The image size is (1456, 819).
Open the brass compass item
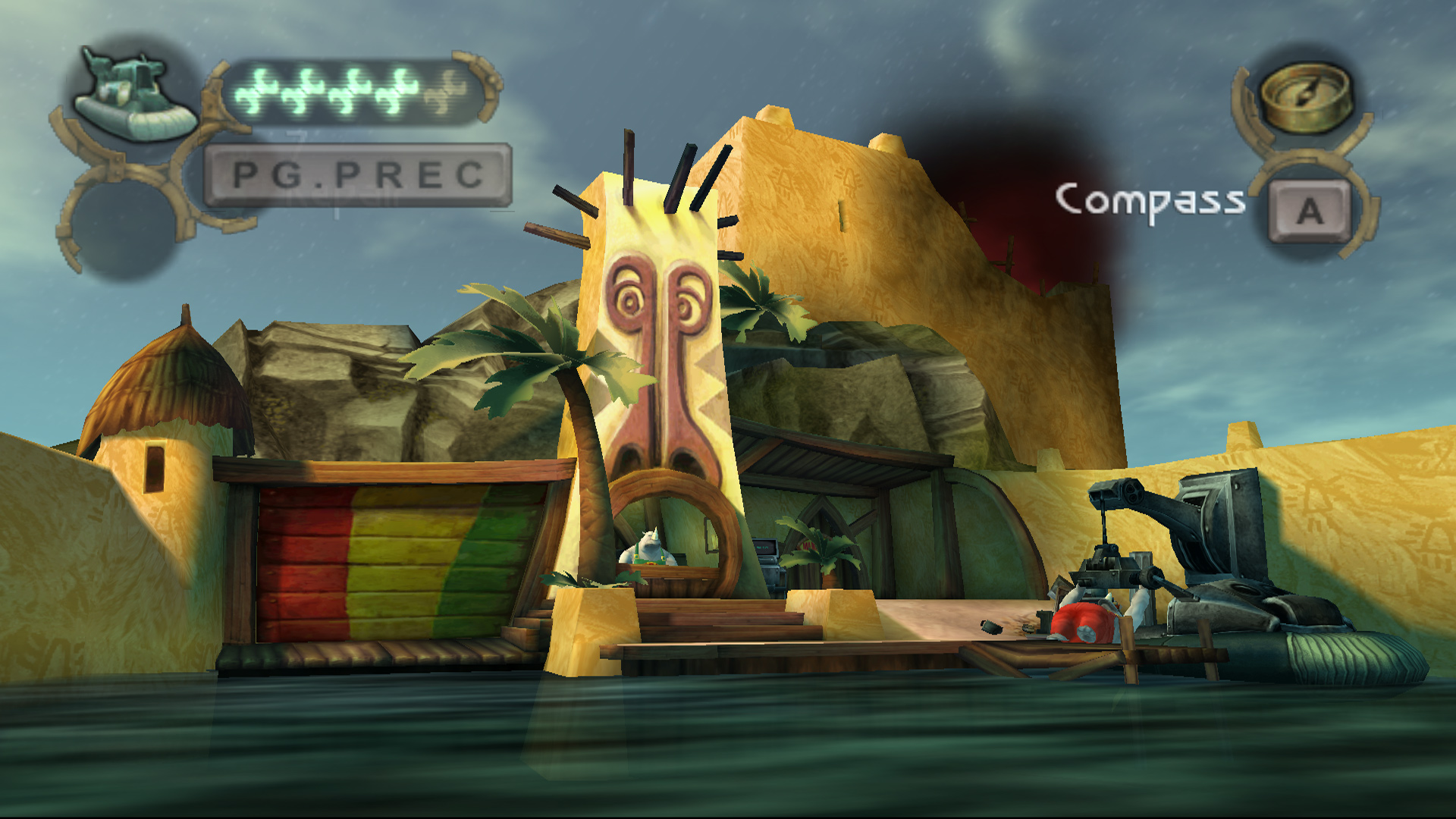pyautogui.click(x=1306, y=96)
